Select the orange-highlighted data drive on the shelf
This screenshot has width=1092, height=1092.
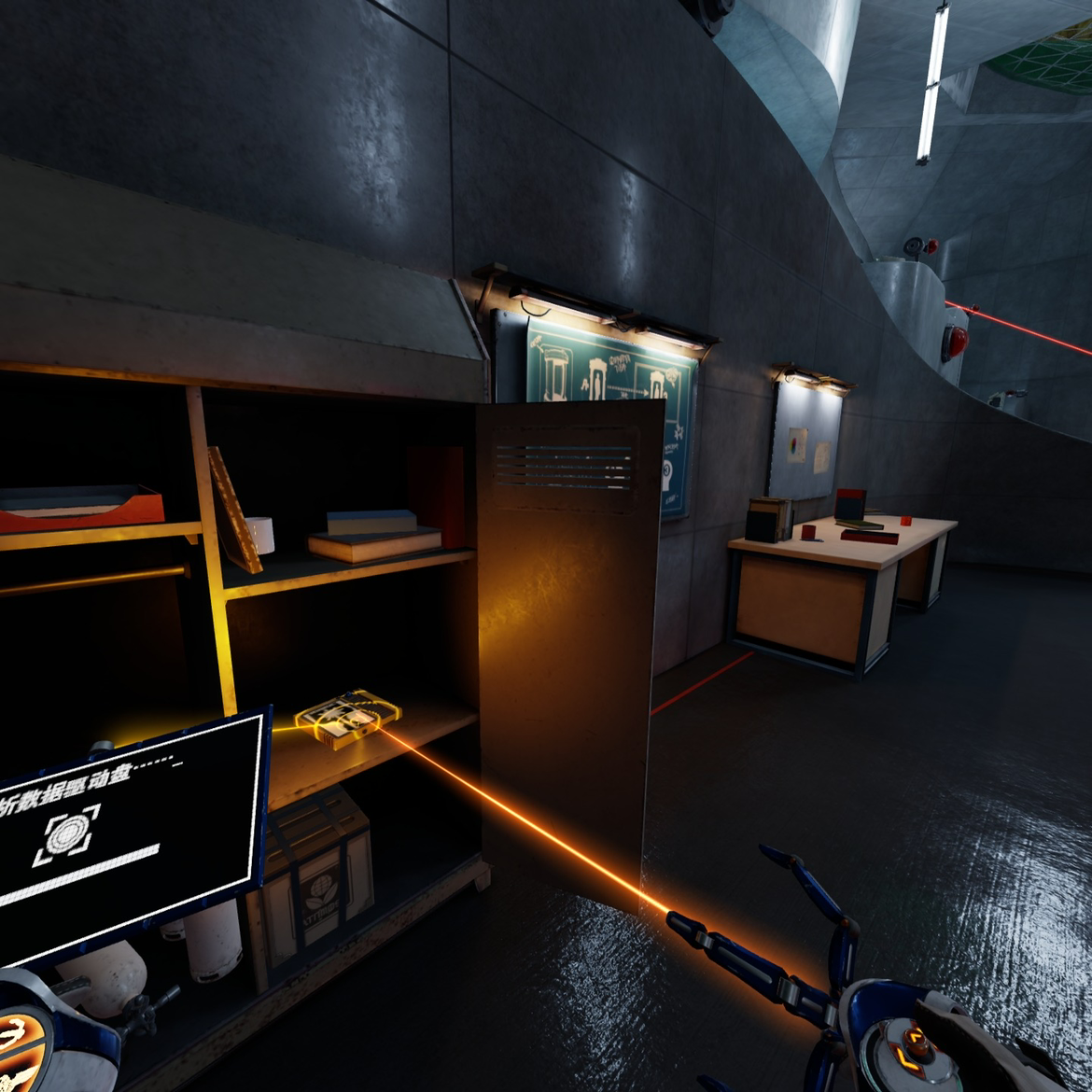click(347, 718)
